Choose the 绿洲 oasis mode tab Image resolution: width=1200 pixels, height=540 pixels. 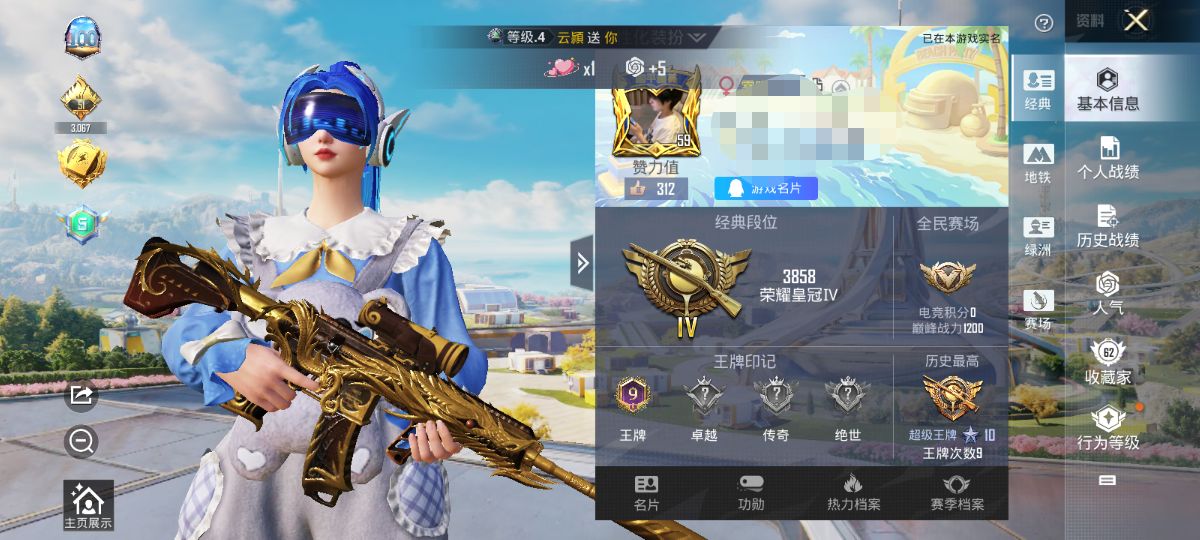1038,237
